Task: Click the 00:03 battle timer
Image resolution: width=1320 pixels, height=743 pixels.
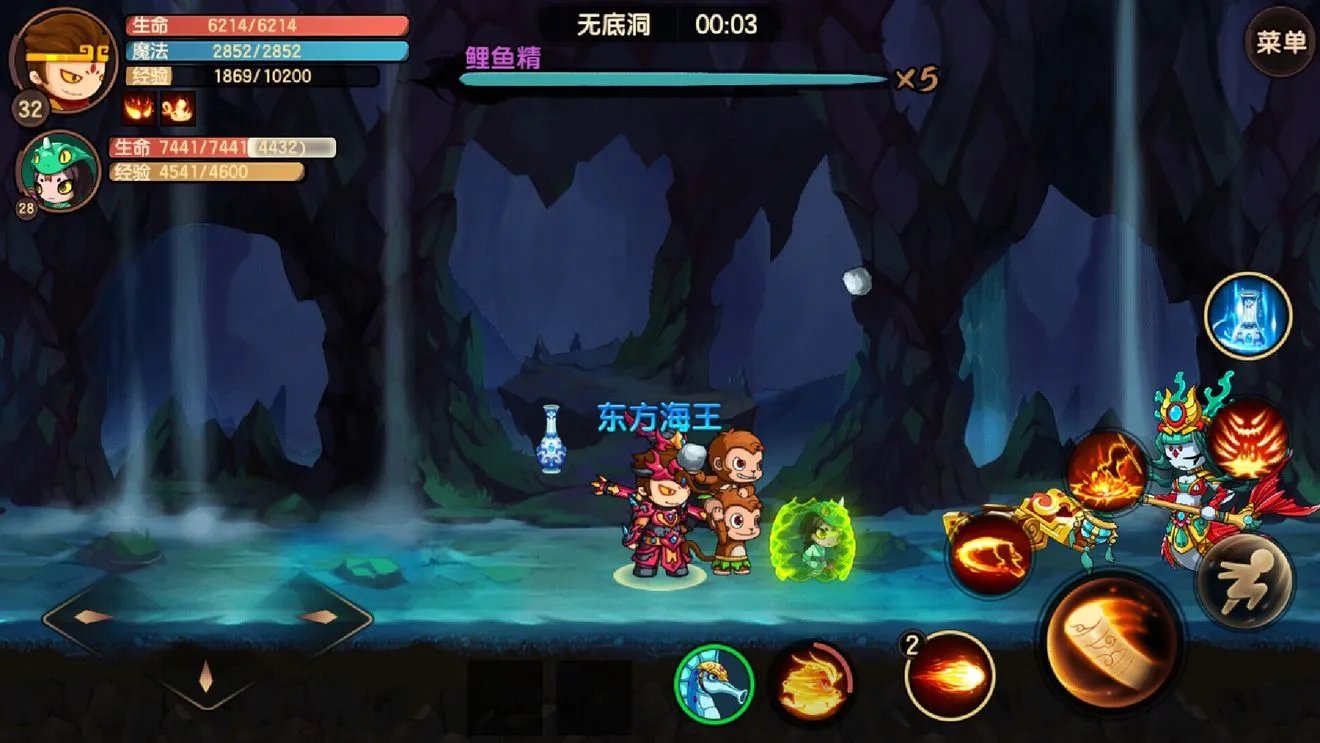Action: pyautogui.click(x=727, y=25)
